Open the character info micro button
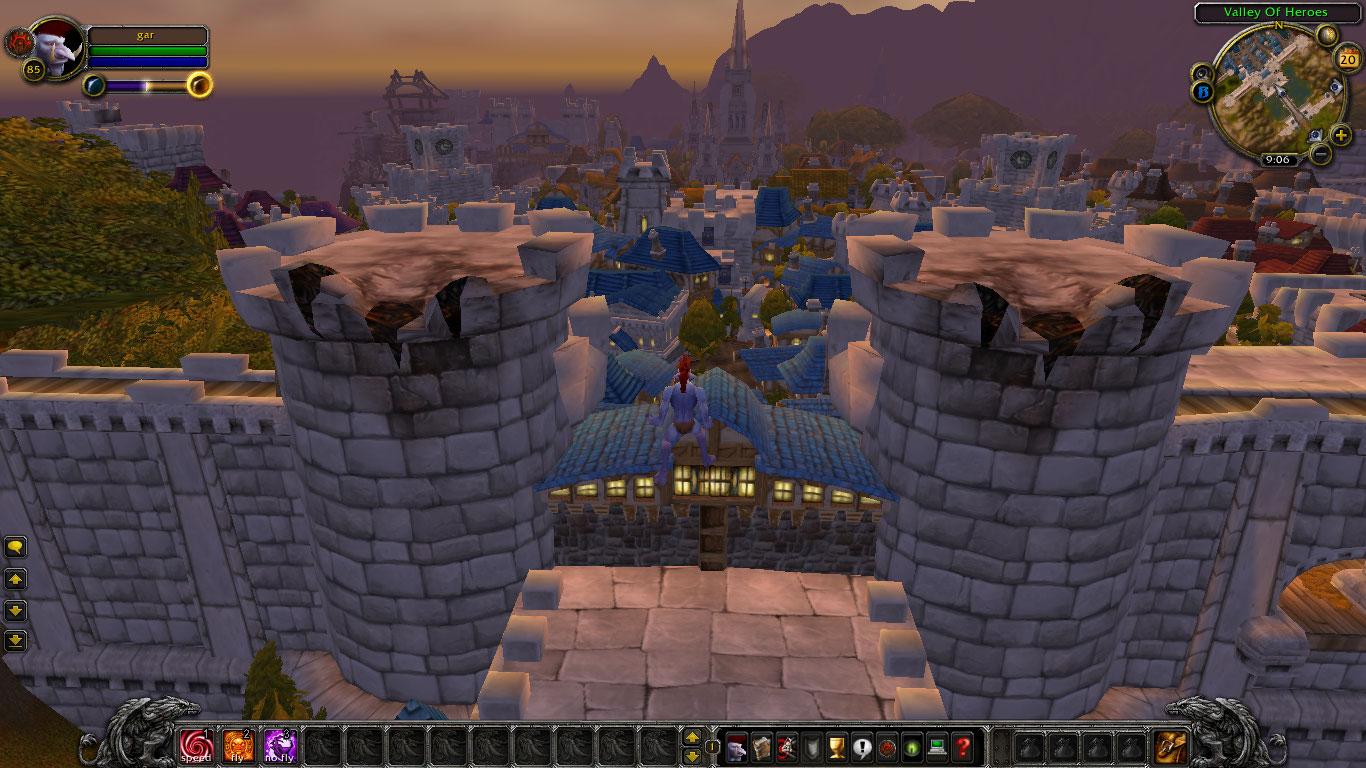The image size is (1366, 768). pyautogui.click(x=737, y=747)
